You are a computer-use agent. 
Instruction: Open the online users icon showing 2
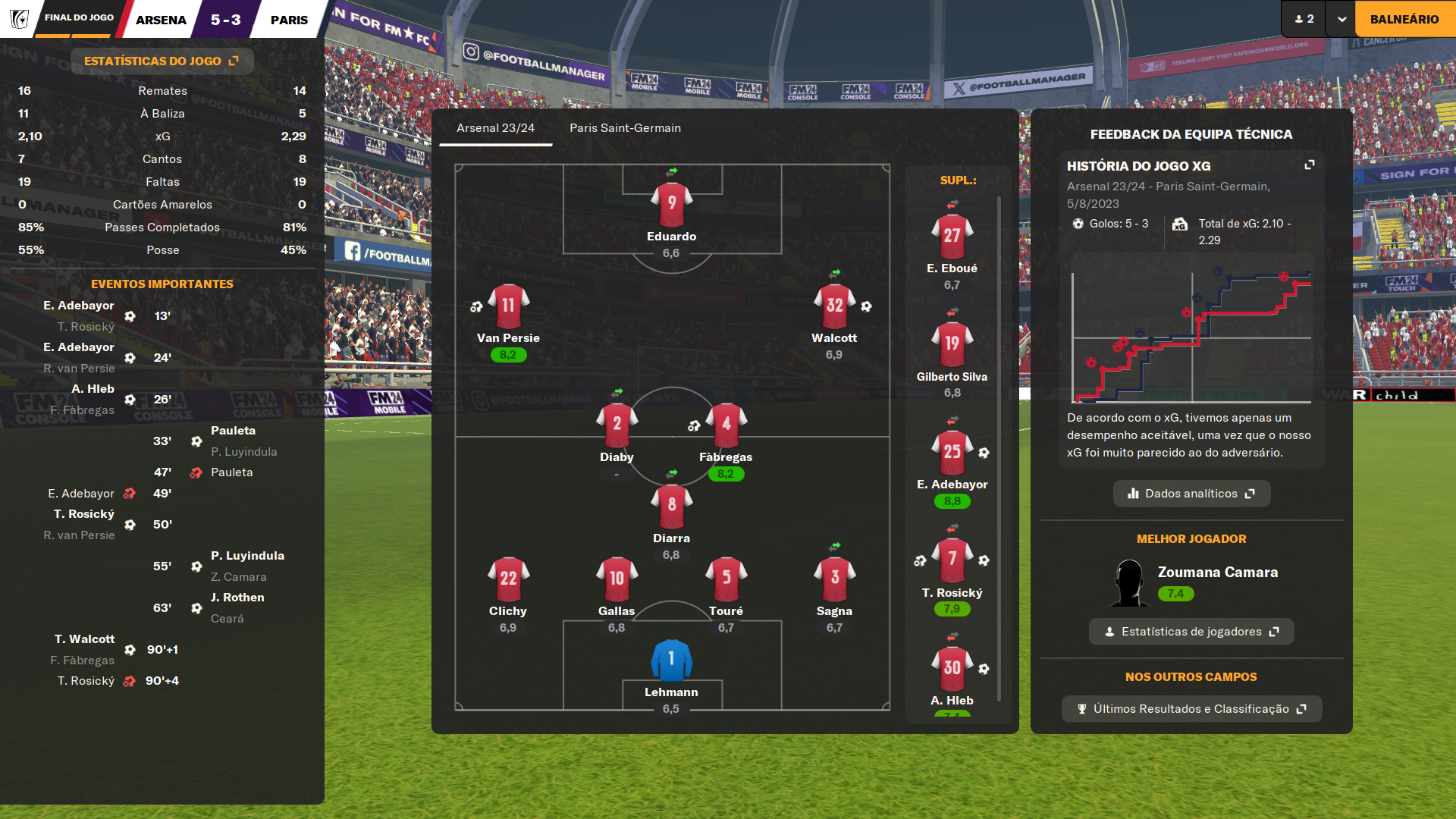1304,19
